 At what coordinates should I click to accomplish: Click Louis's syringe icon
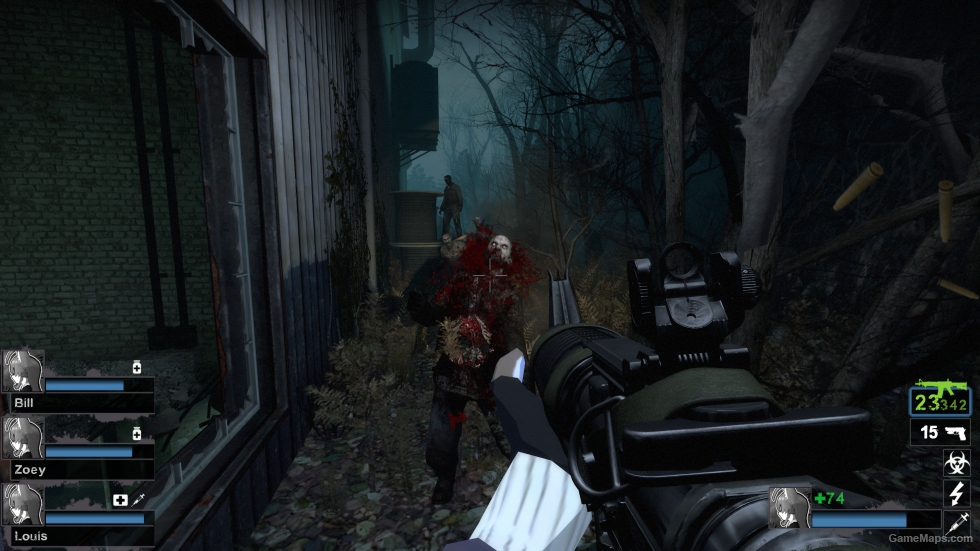(139, 499)
